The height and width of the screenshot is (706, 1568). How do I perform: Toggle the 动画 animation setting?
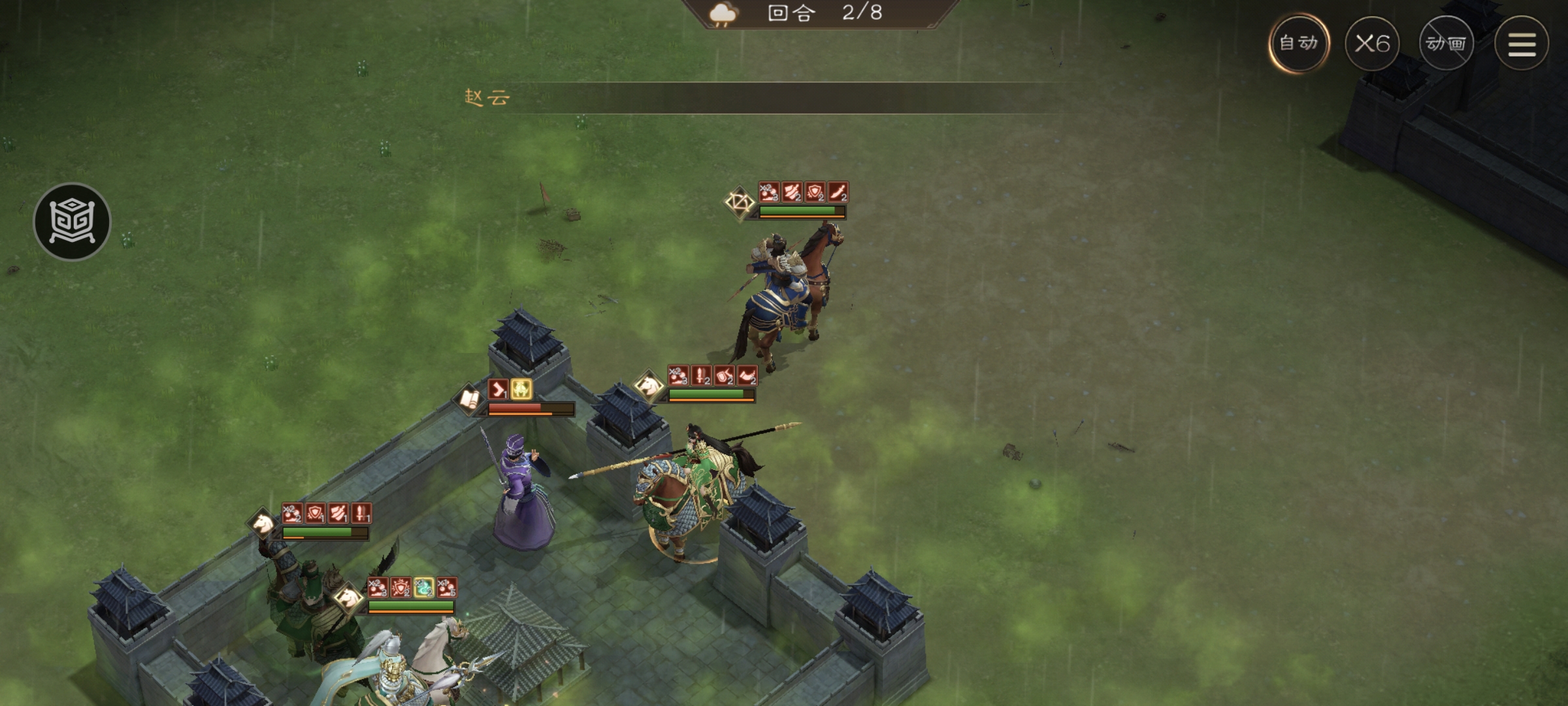point(1446,44)
